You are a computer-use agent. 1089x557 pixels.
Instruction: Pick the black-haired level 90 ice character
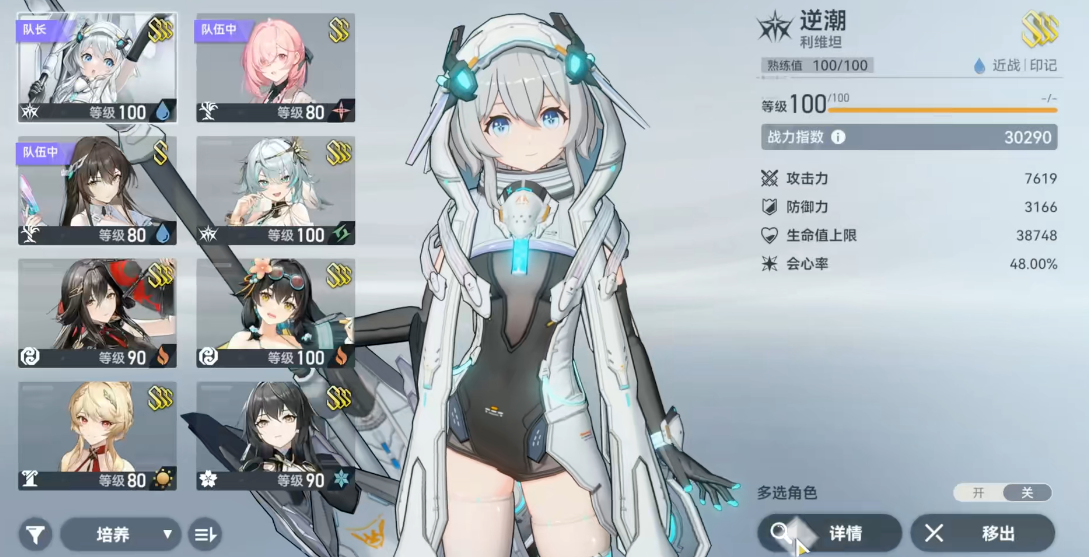275,436
